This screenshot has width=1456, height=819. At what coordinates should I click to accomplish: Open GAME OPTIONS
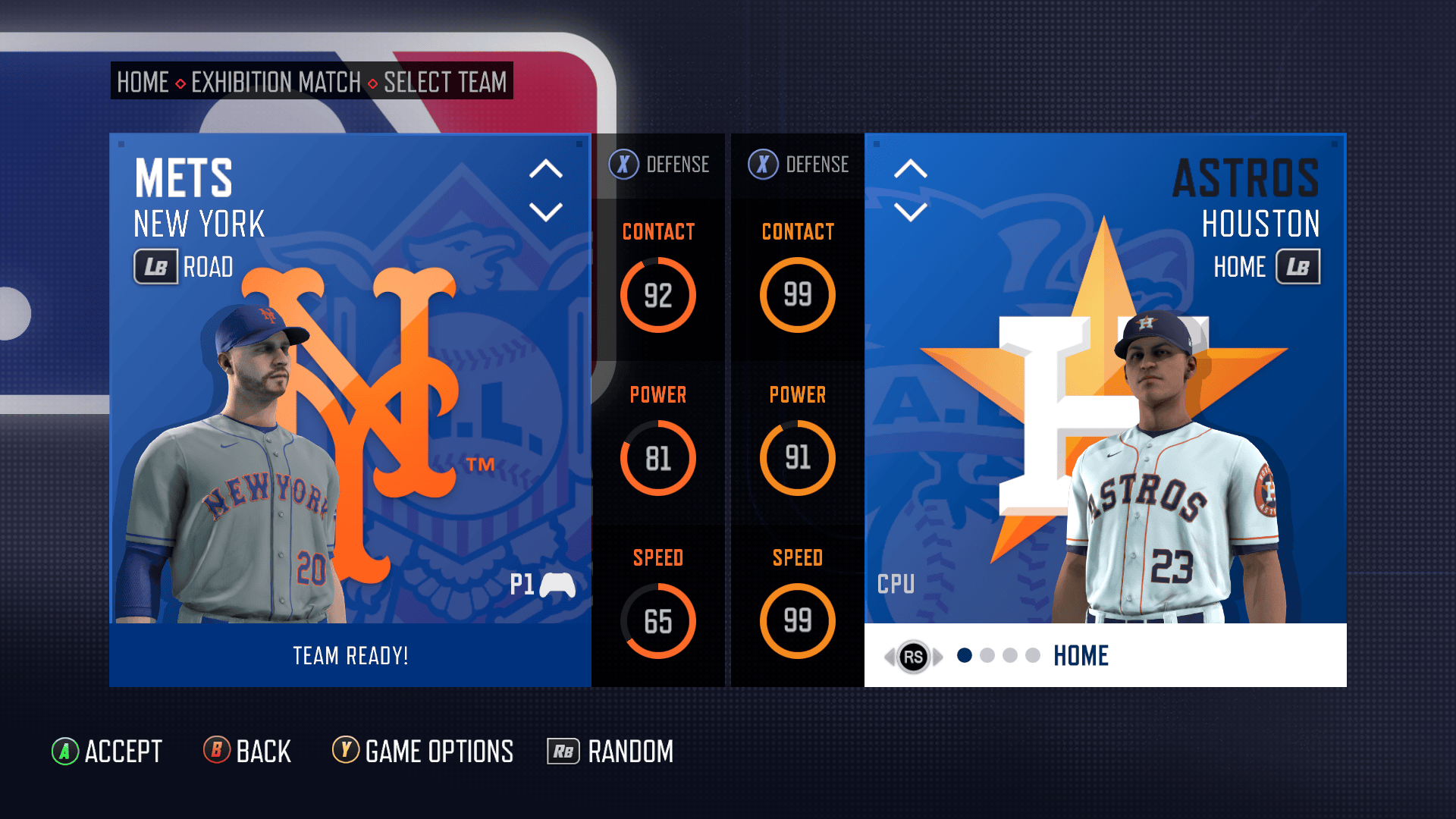coord(423,752)
